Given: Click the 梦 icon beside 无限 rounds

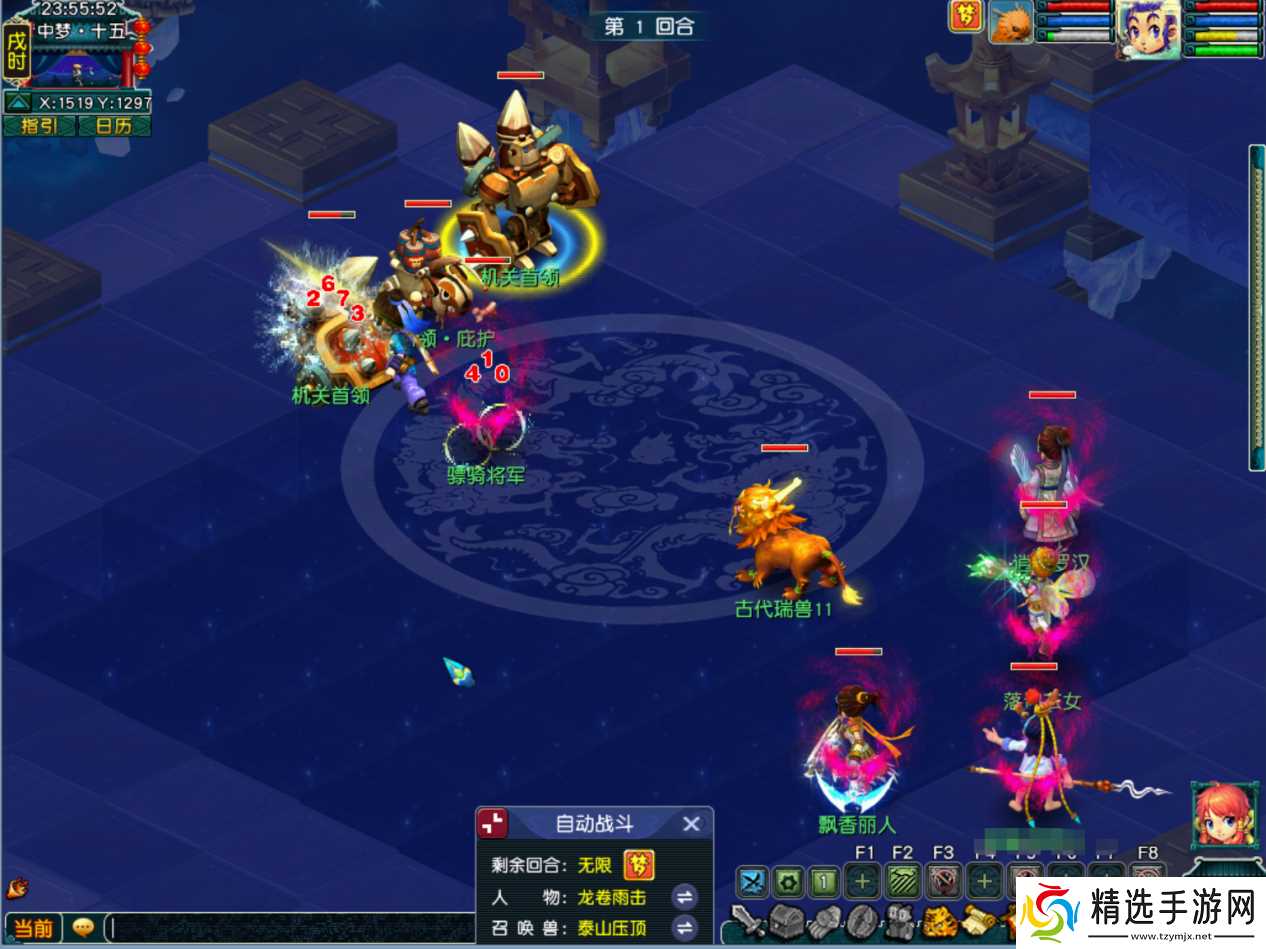Looking at the screenshot, I should pyautogui.click(x=639, y=865).
